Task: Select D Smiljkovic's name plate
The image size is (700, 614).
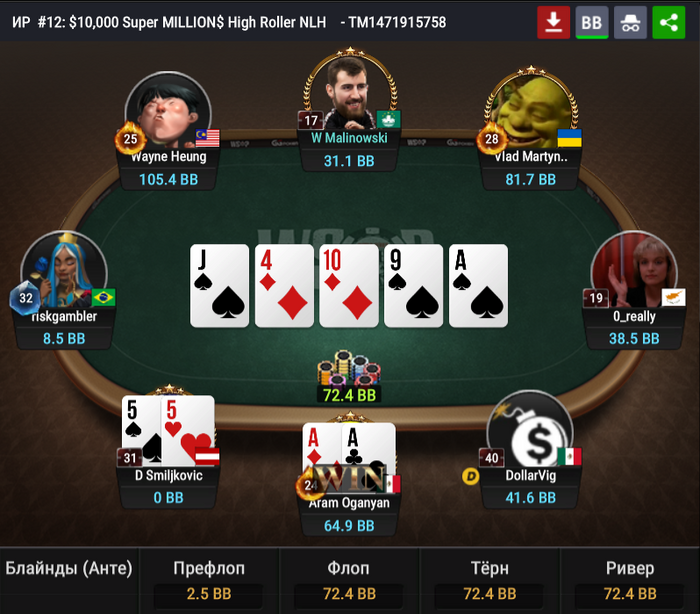Action: 168,475
